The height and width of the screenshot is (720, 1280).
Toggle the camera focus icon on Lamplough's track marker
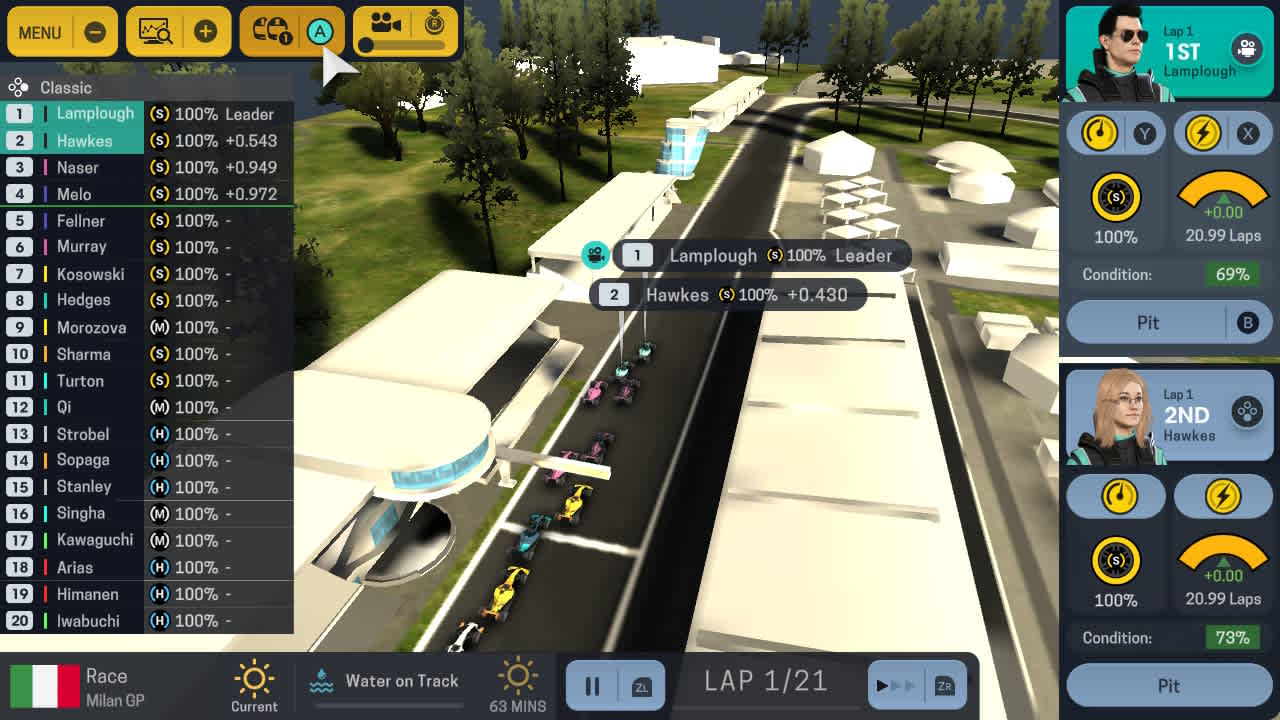tap(594, 255)
